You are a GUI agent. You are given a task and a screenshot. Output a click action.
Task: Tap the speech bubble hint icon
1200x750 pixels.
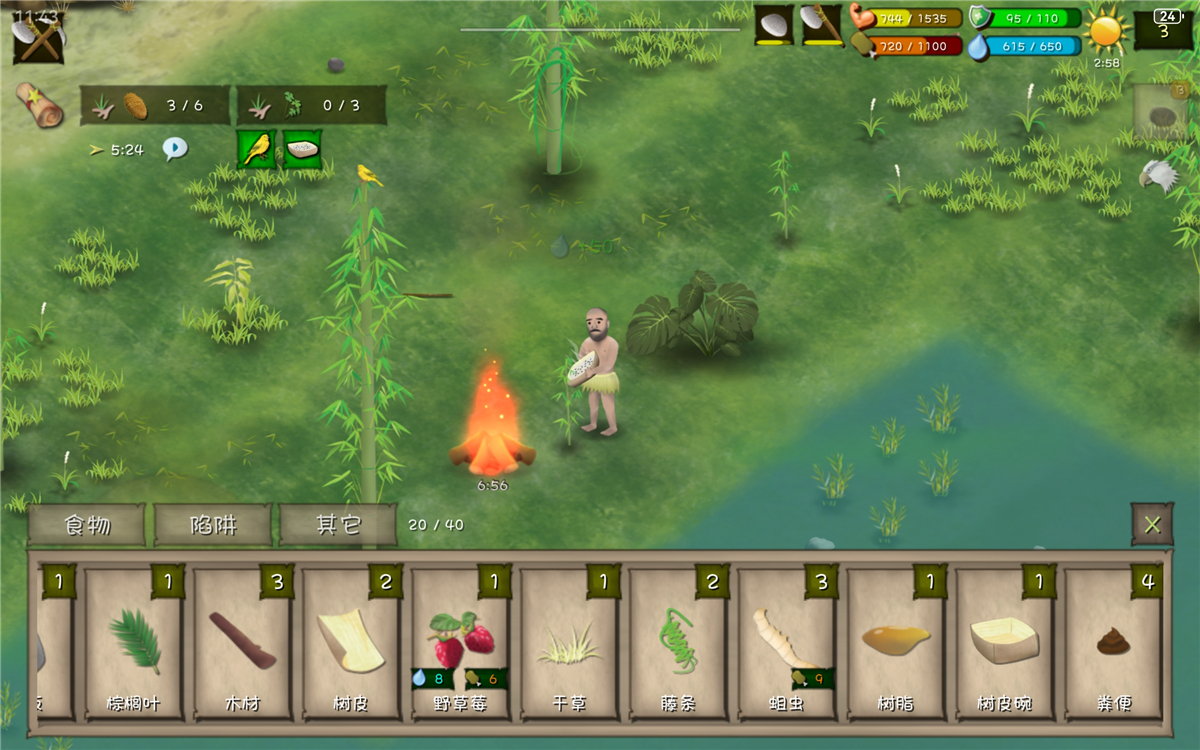(175, 149)
